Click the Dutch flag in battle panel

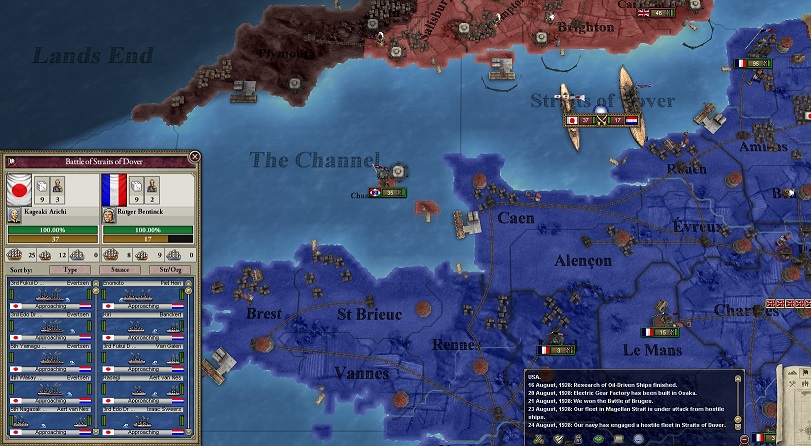pos(114,188)
